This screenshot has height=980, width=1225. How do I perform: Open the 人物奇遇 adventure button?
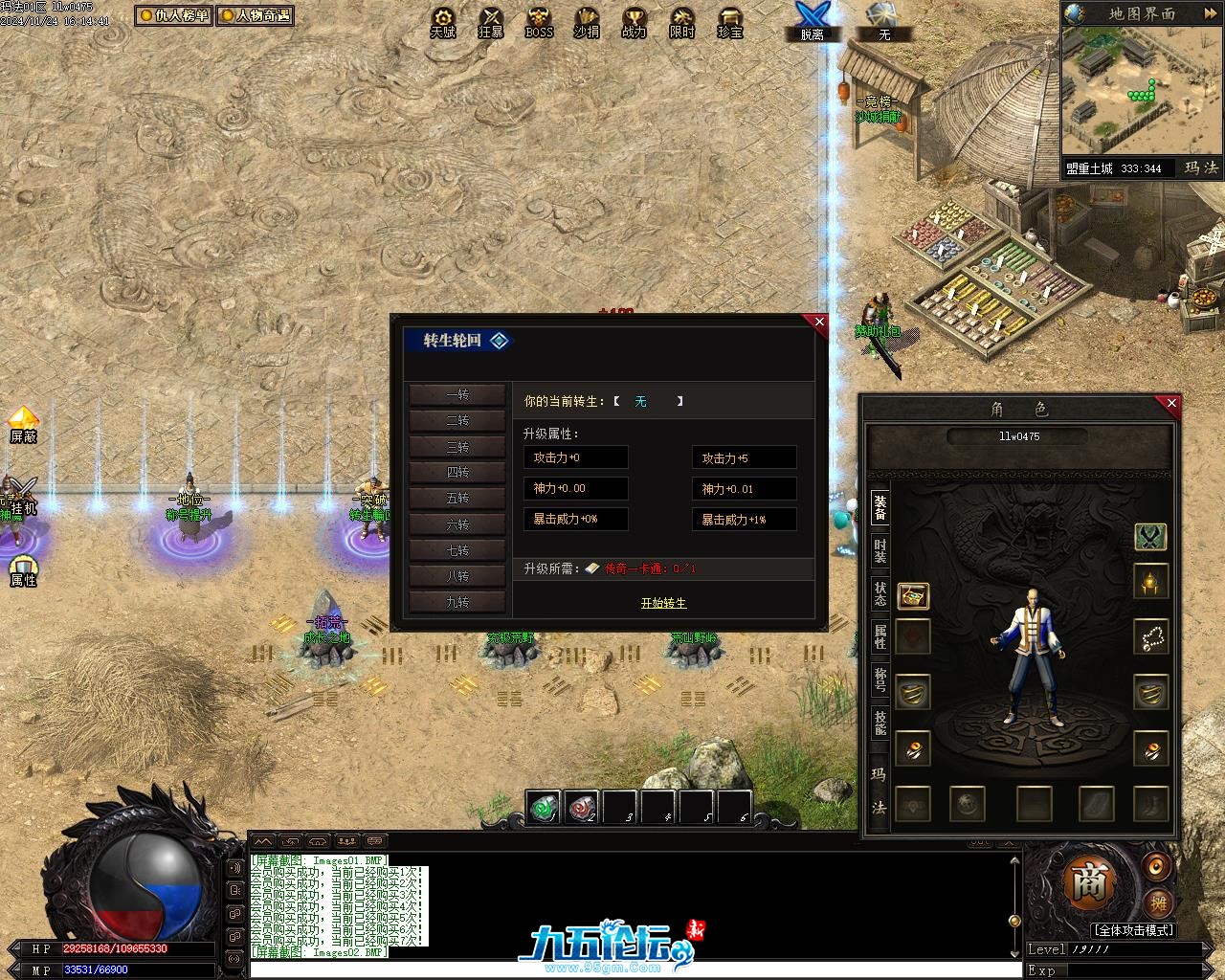click(255, 15)
